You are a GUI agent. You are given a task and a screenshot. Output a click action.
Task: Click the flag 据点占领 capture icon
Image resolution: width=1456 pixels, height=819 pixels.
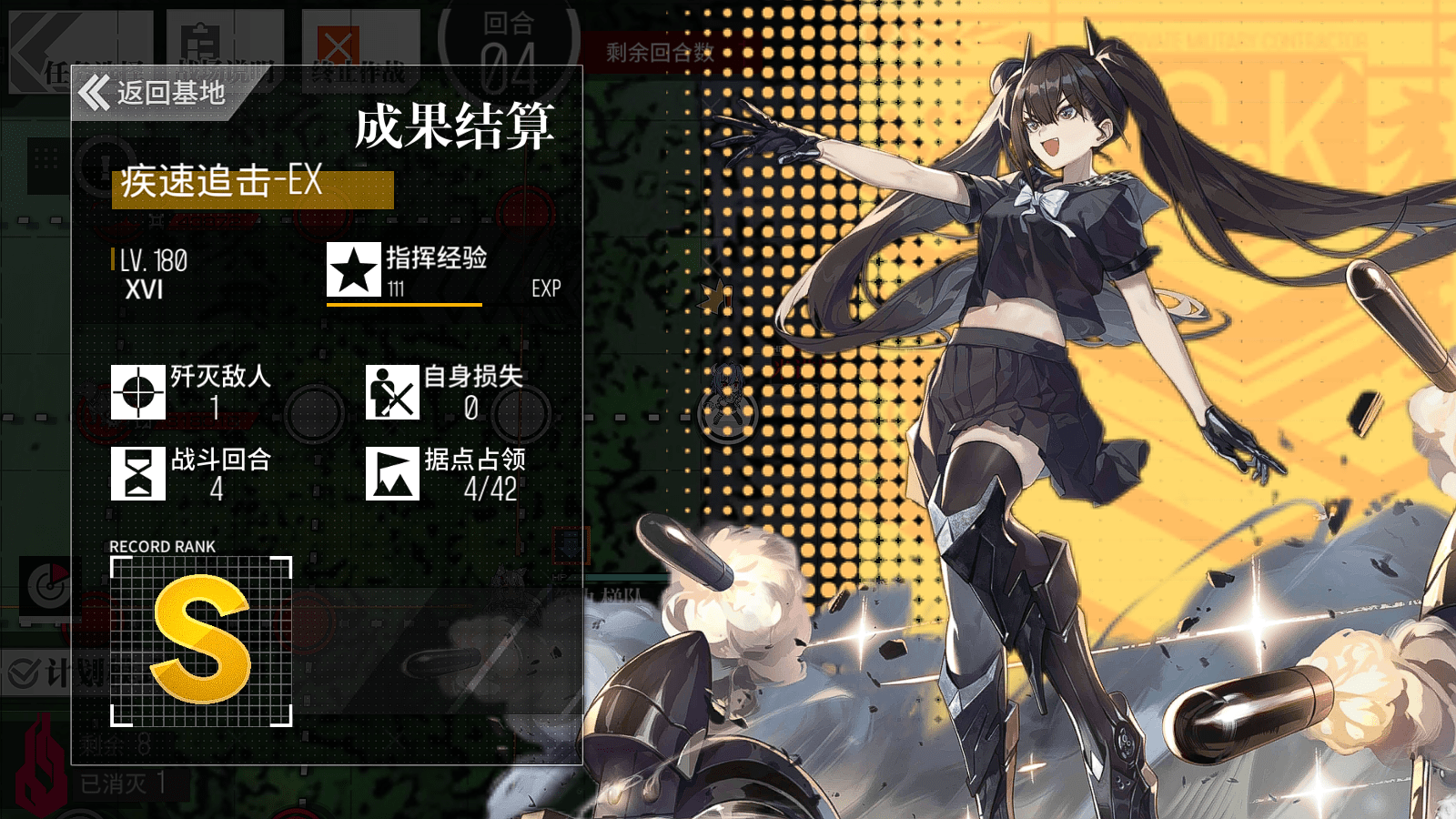392,474
